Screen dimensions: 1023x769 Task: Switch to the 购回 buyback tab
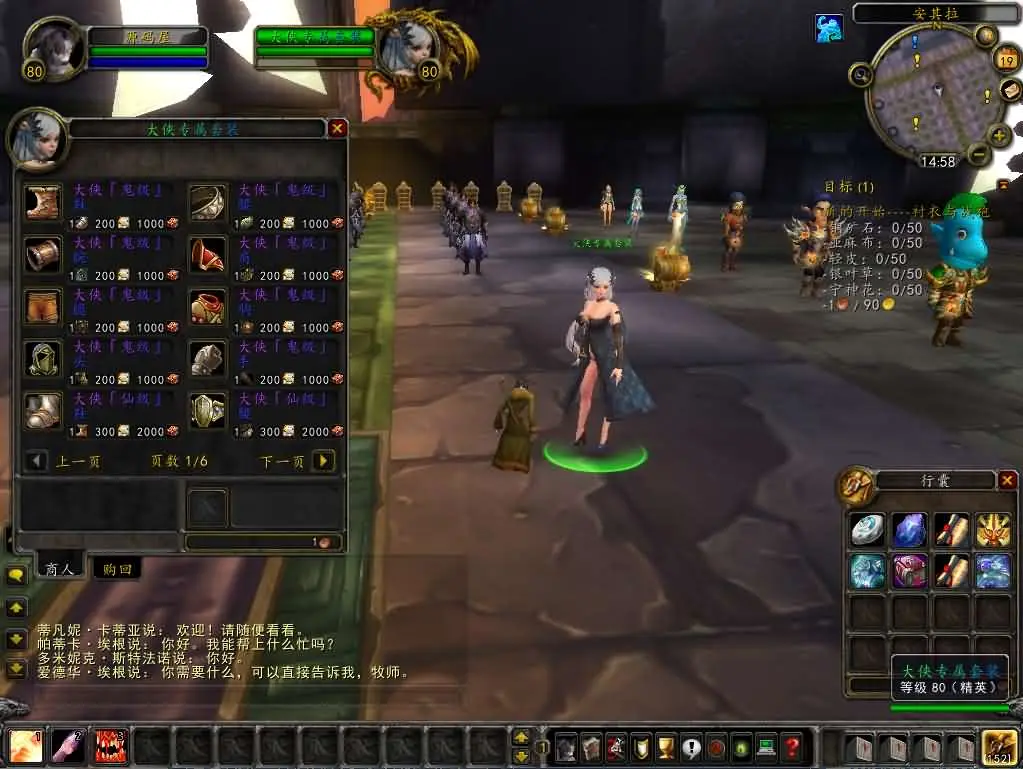tap(115, 569)
